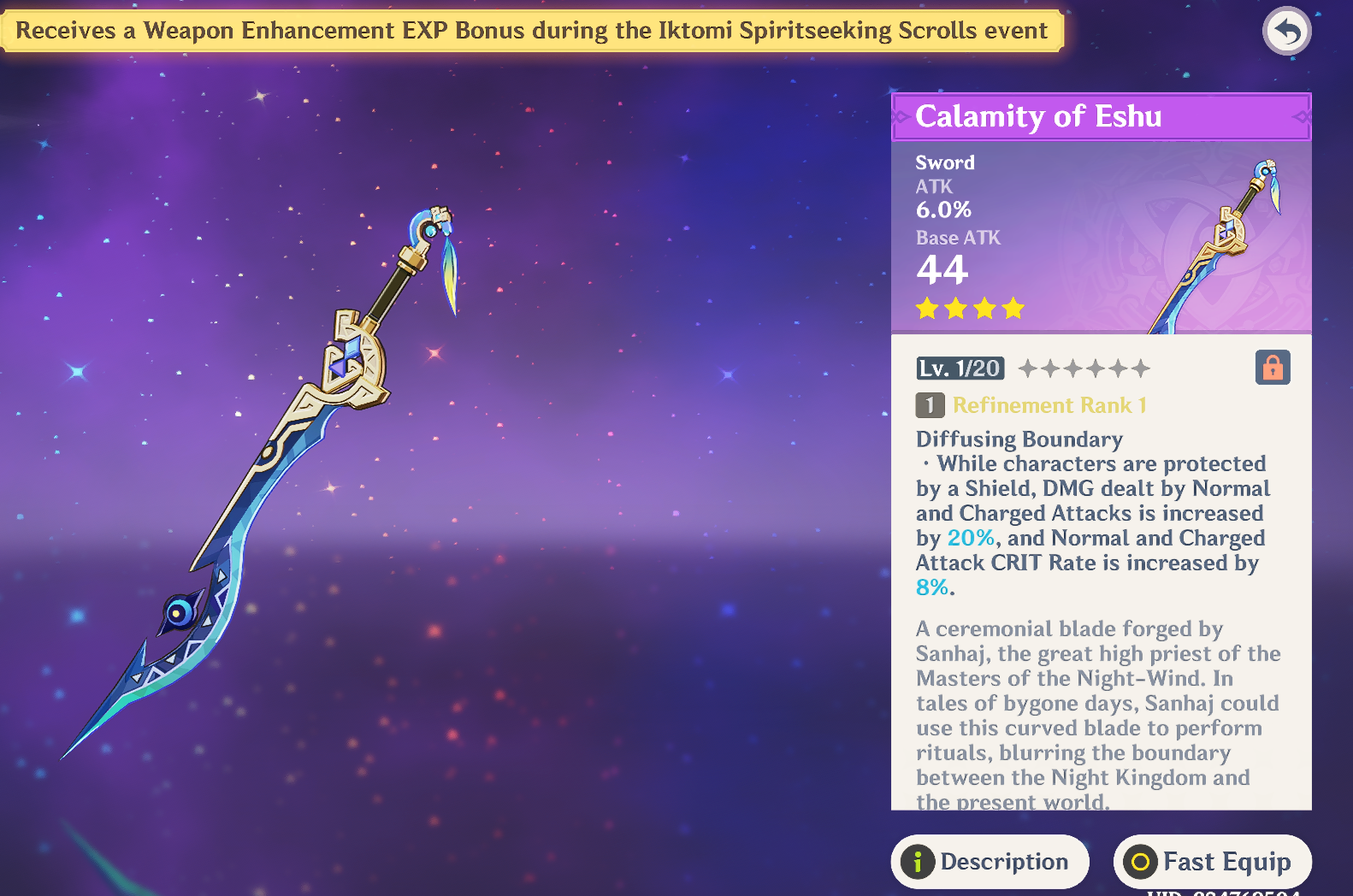Image resolution: width=1353 pixels, height=896 pixels.
Task: Open the Description panel
Action: [x=990, y=862]
